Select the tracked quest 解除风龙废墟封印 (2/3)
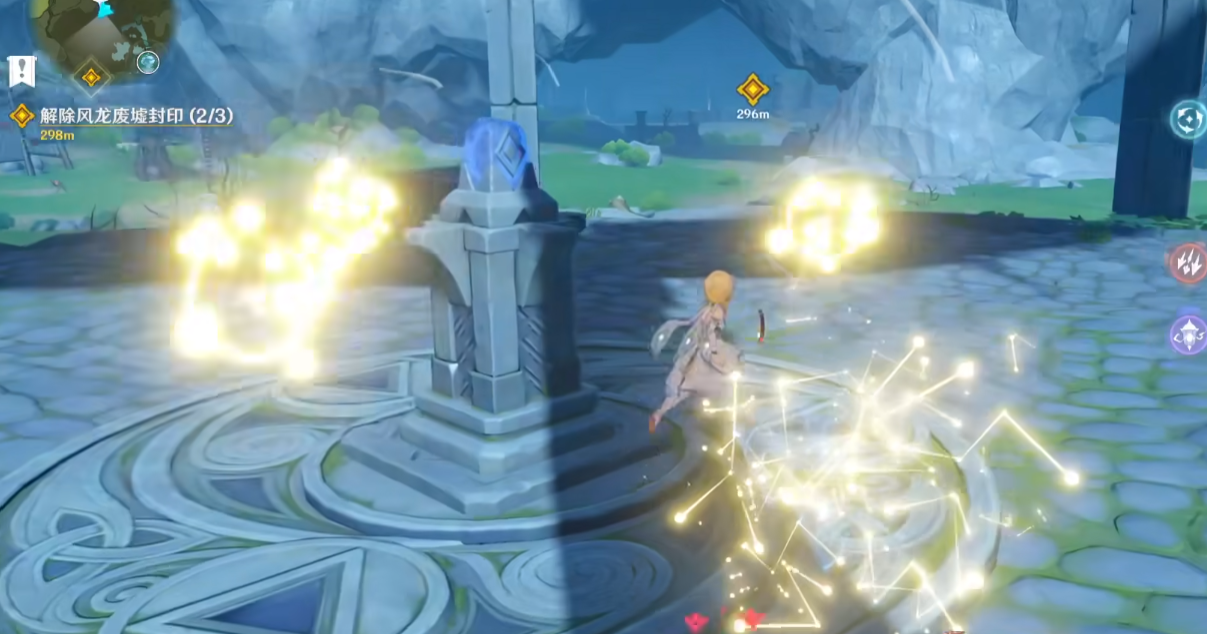The image size is (1207, 634). coord(126,115)
